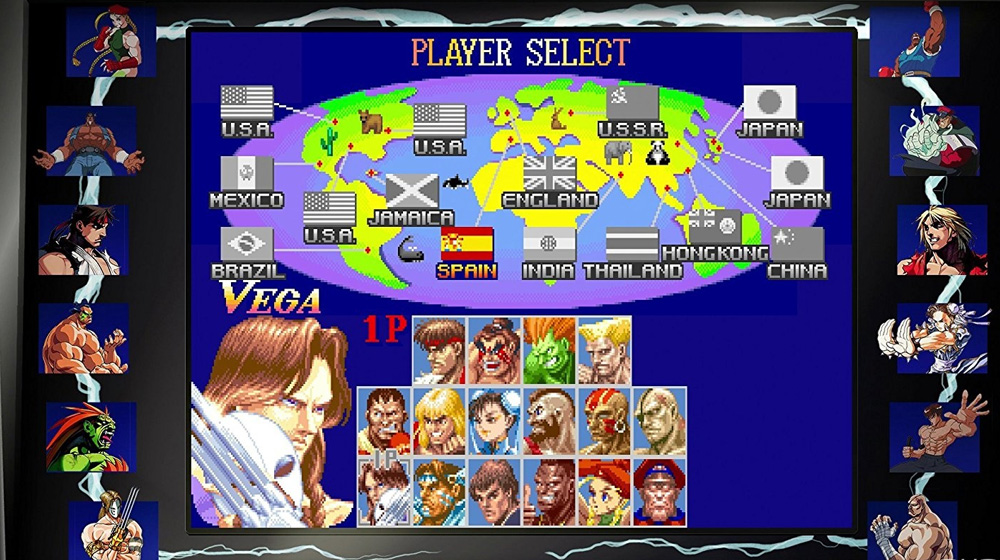Choose E. Honda's face-painted portrait
The width and height of the screenshot is (1000, 560).
point(495,351)
